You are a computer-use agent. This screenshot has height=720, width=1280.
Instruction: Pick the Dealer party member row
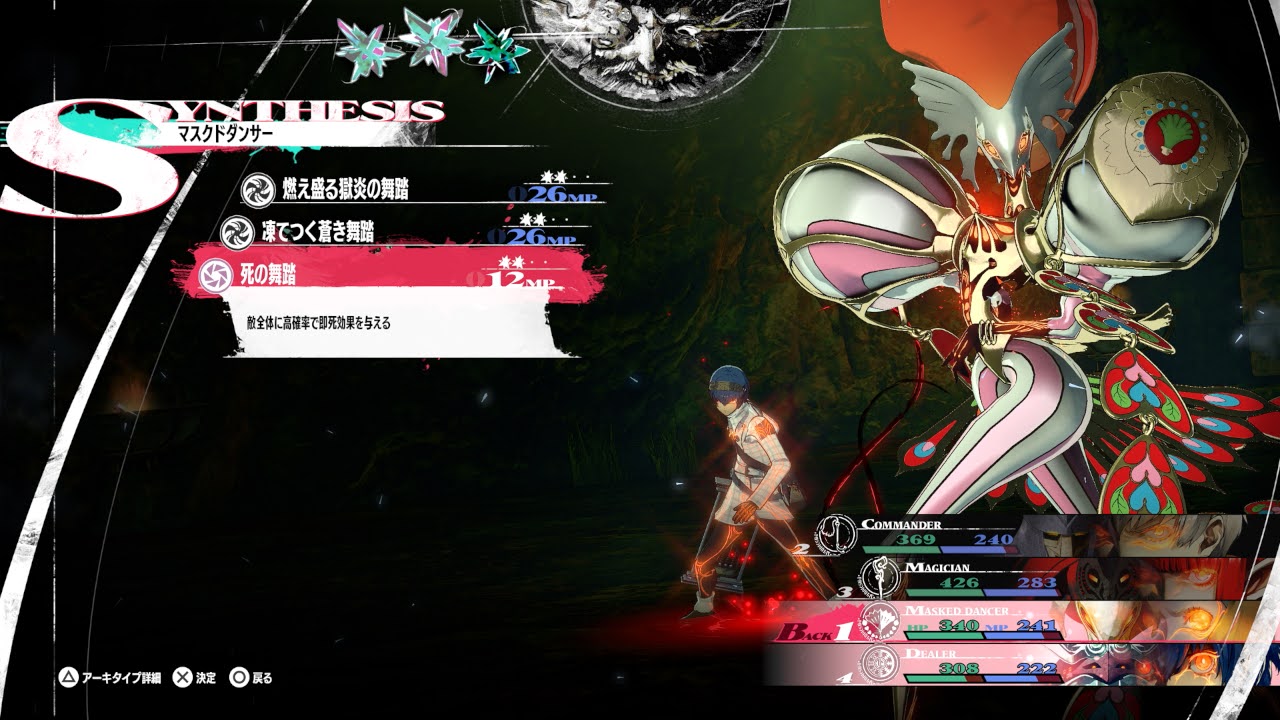point(1030,664)
